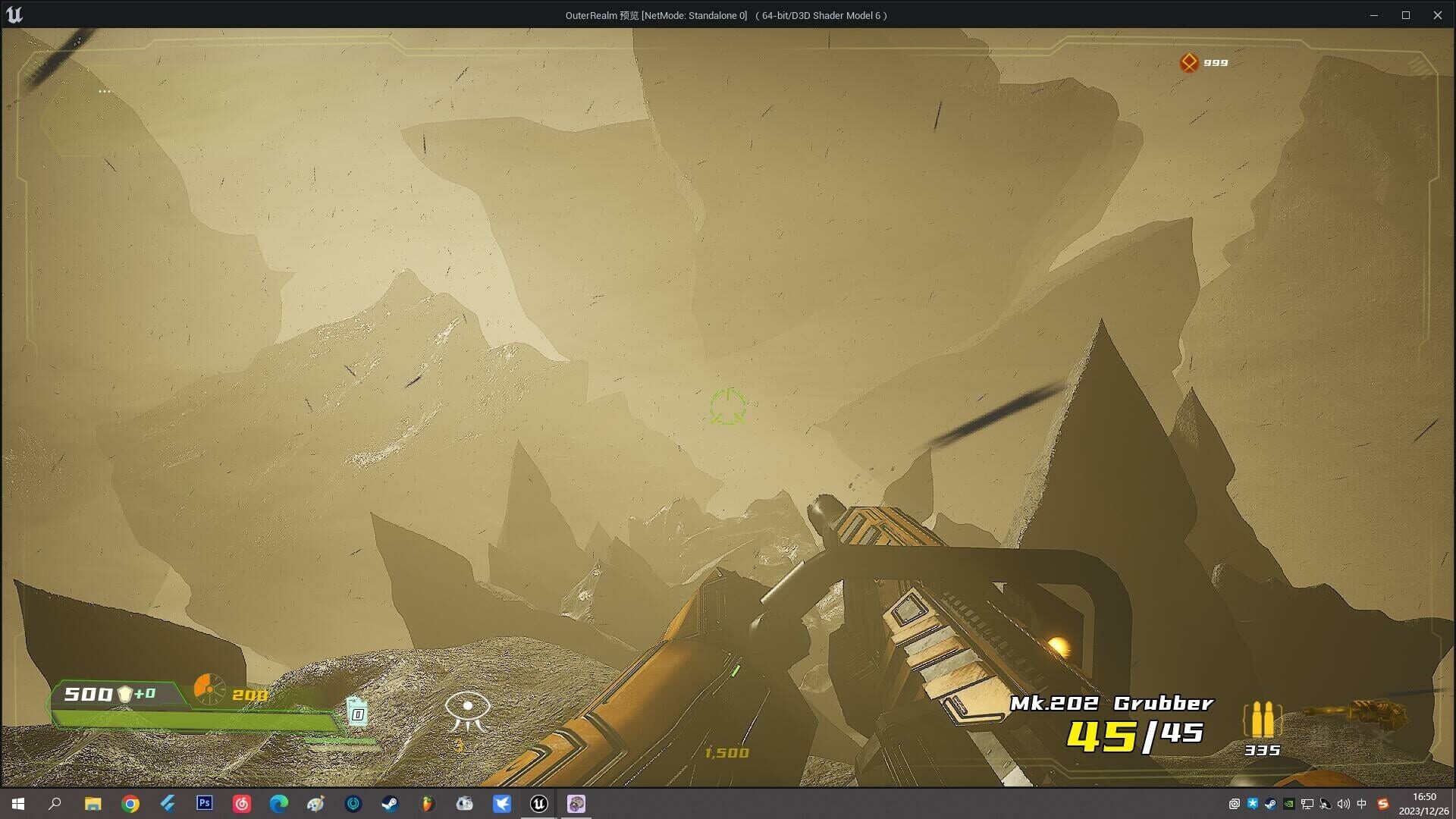Screen dimensions: 1456x819
Task: Toggle the NVIDIA settings tray icon
Action: click(1289, 804)
